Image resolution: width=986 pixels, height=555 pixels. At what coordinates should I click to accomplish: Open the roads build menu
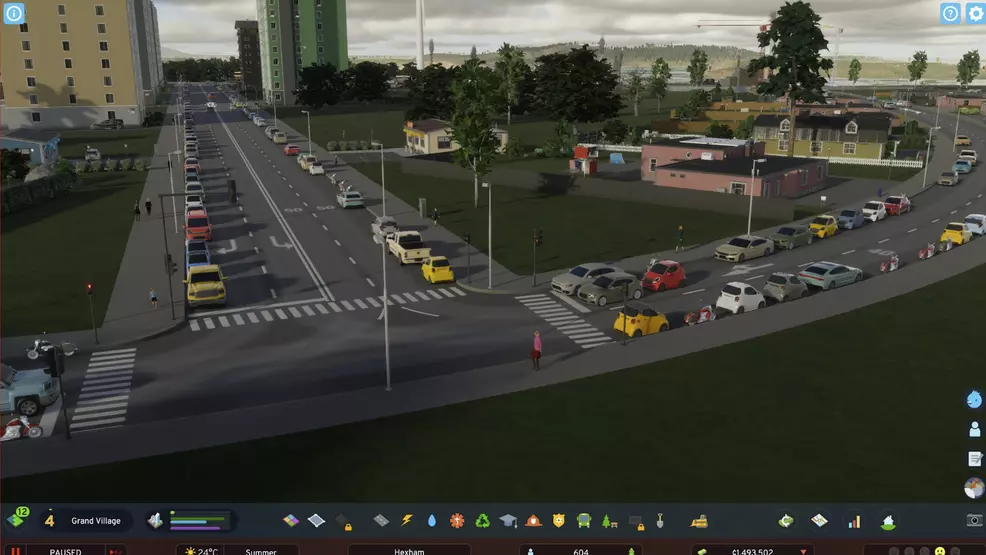point(381,520)
